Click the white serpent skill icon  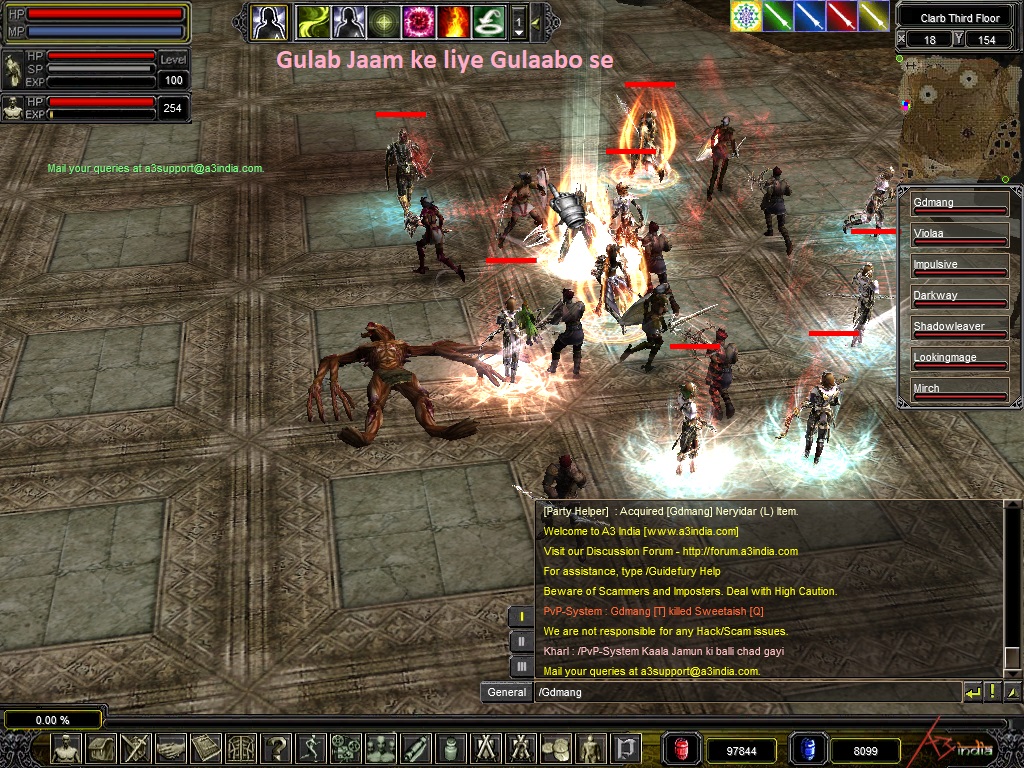[x=488, y=20]
